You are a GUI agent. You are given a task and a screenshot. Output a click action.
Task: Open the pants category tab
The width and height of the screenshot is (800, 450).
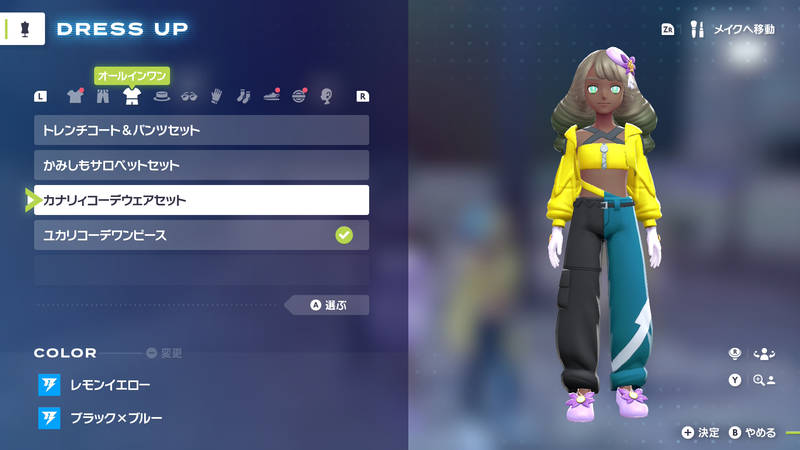tap(102, 97)
